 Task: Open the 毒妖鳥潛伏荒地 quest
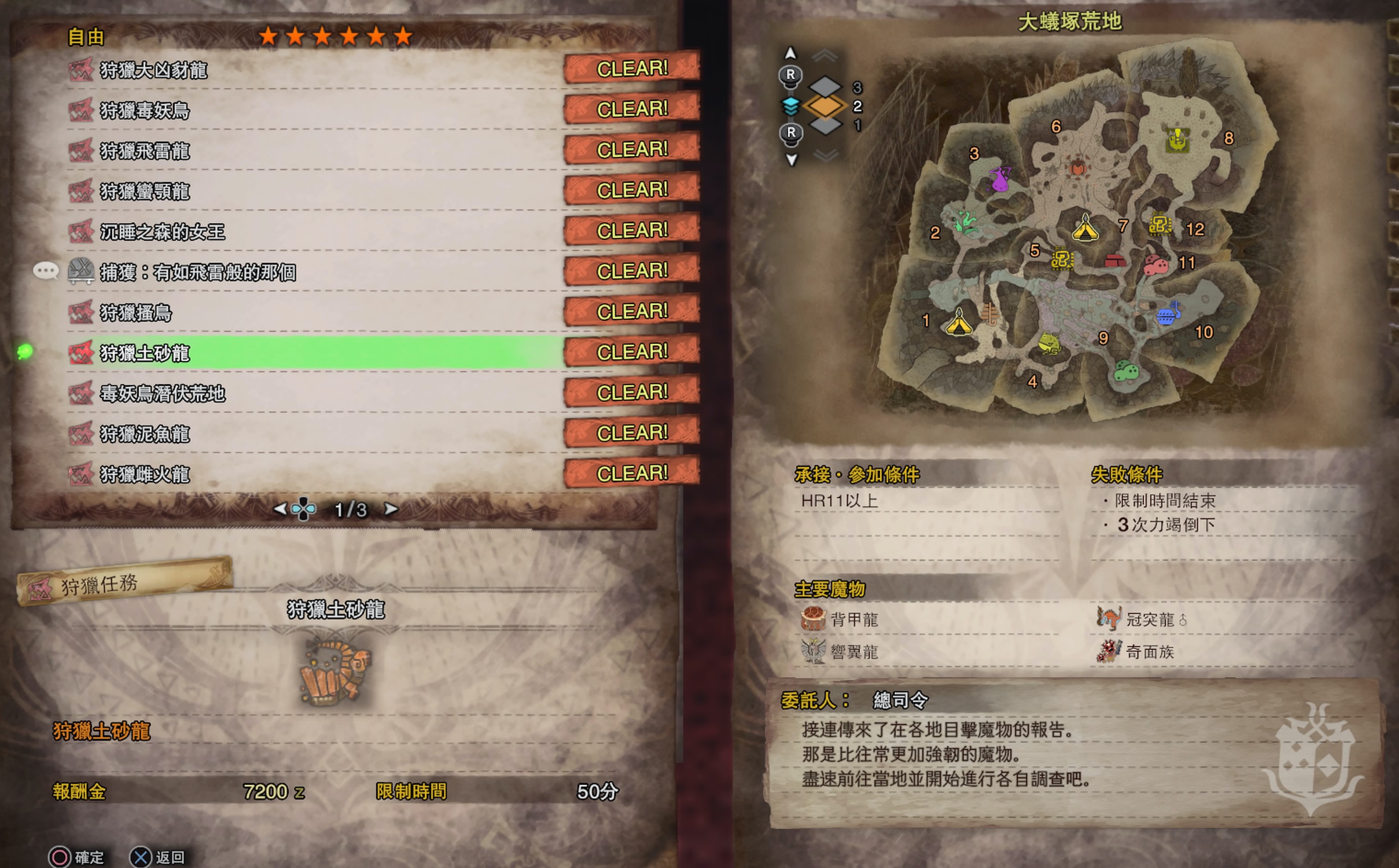point(163,394)
